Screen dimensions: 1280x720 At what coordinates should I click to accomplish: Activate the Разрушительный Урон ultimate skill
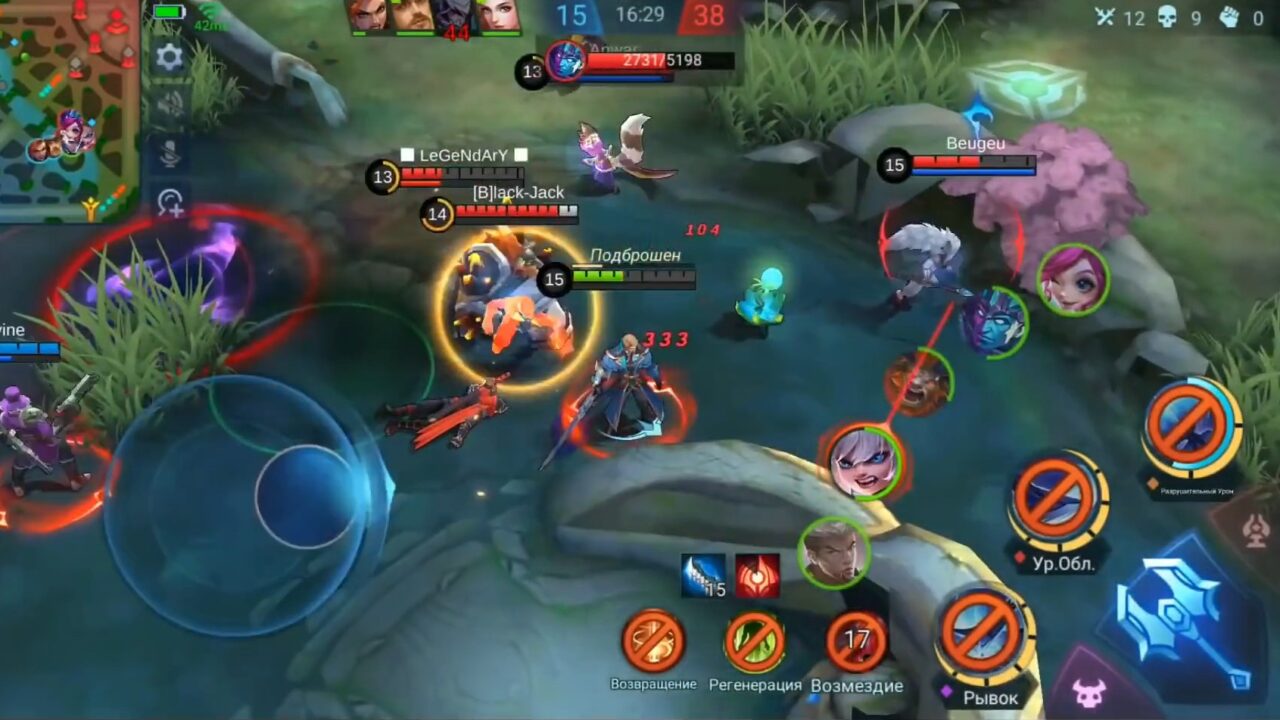coord(1191,427)
